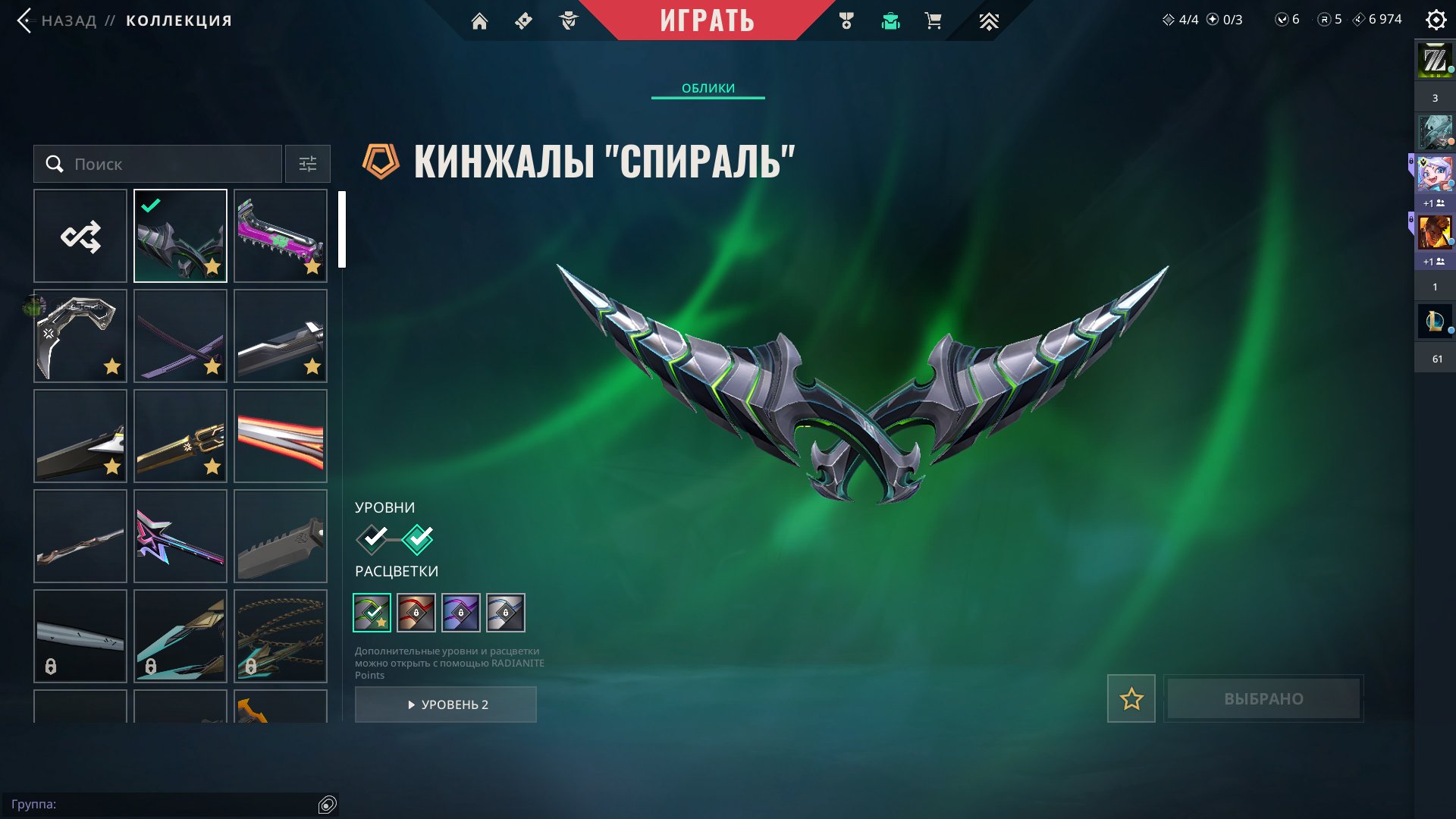The height and width of the screenshot is (819, 1456).
Task: Select the equipped green variant checkmark swatch
Action: [371, 613]
